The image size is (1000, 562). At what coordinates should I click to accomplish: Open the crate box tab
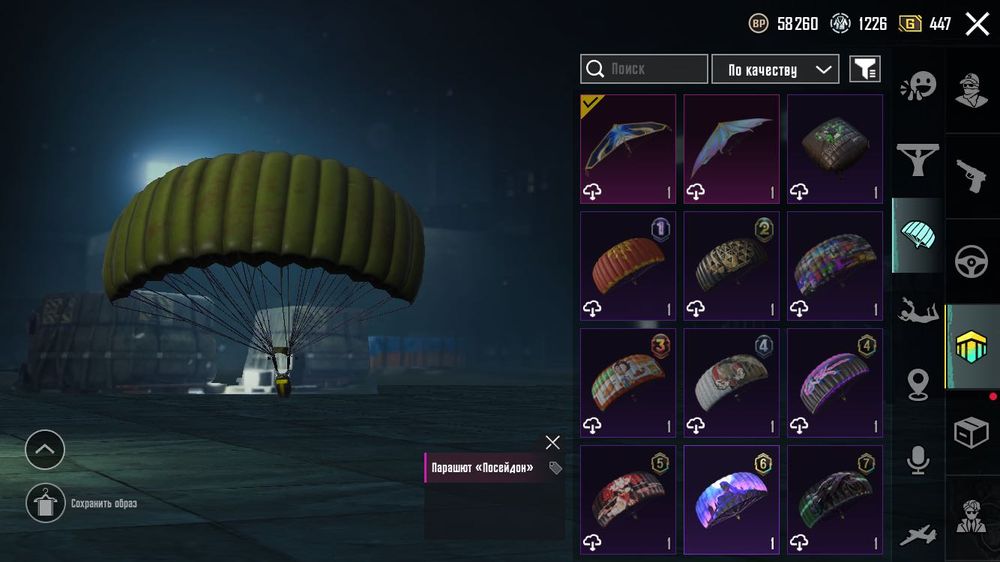972,433
